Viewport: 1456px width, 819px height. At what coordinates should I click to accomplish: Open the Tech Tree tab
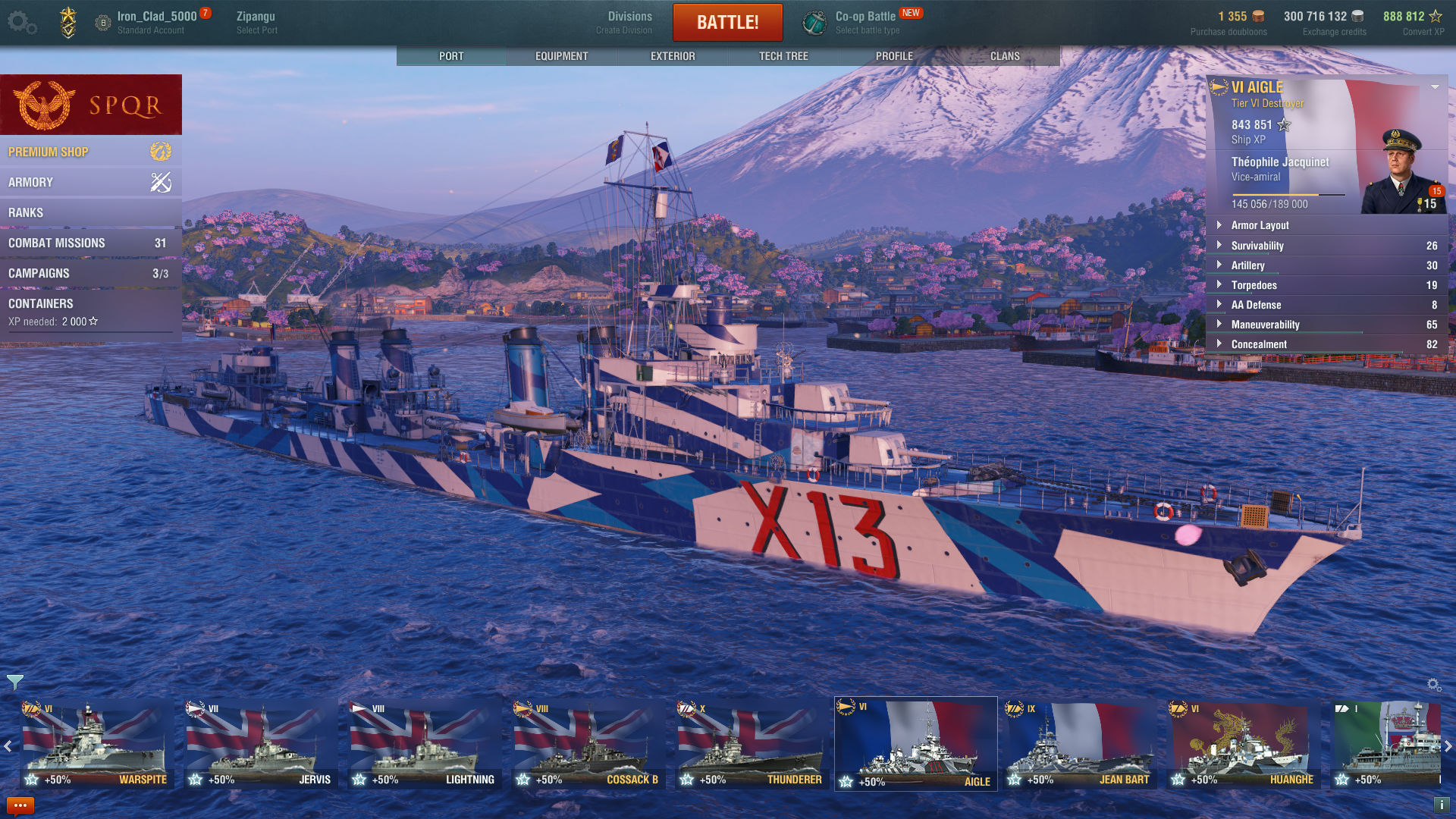click(x=783, y=56)
